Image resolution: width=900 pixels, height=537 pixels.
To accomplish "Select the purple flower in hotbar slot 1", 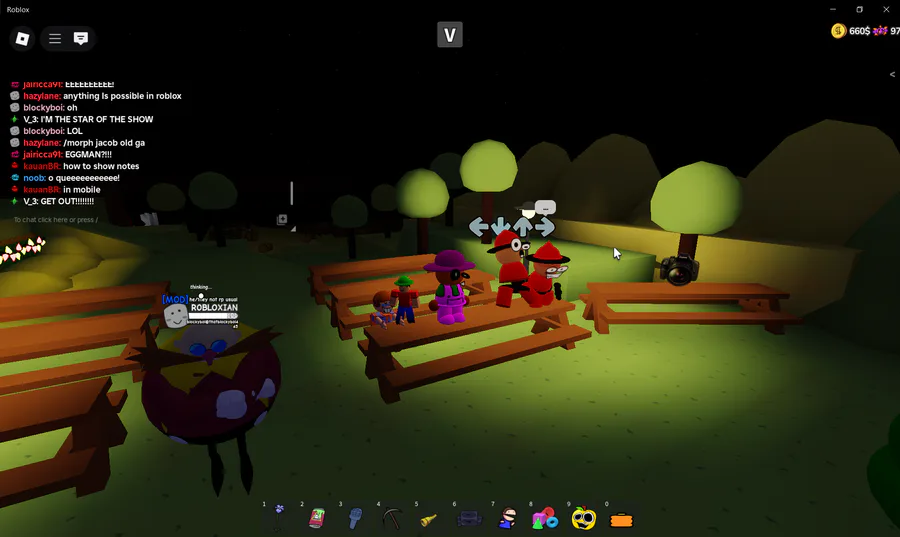I will click(x=280, y=518).
